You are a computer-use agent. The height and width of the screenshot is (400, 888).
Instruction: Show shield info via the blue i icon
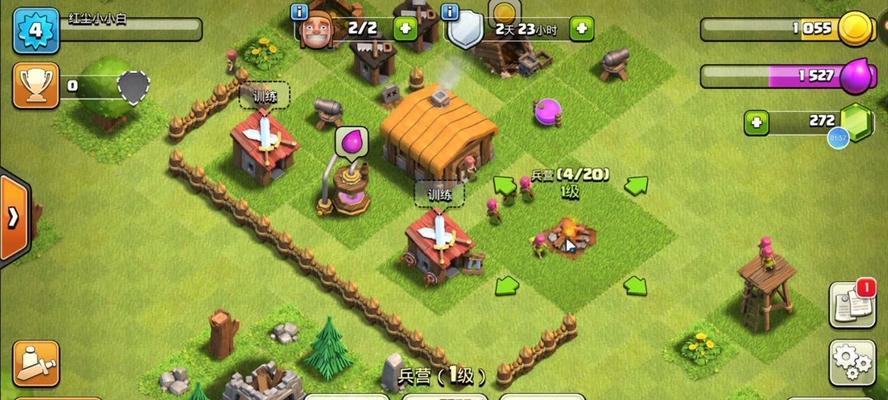(x=449, y=12)
